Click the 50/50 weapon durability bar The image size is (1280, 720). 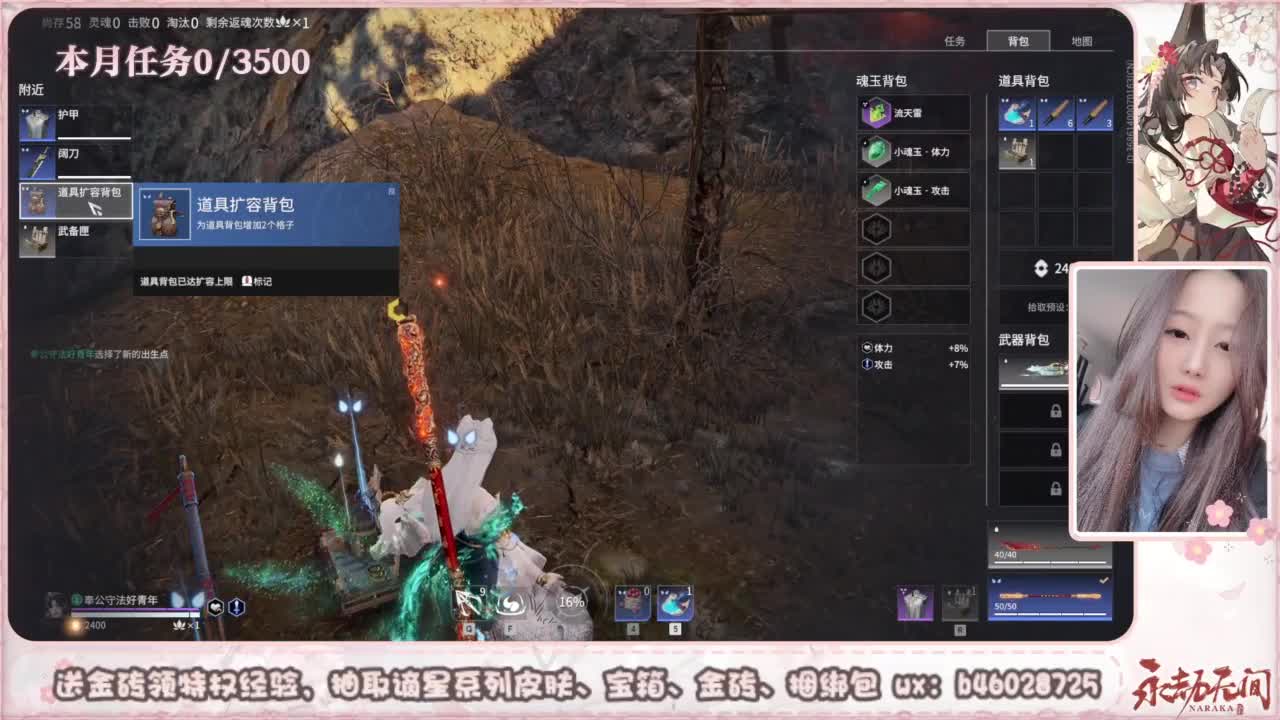tap(1050, 605)
